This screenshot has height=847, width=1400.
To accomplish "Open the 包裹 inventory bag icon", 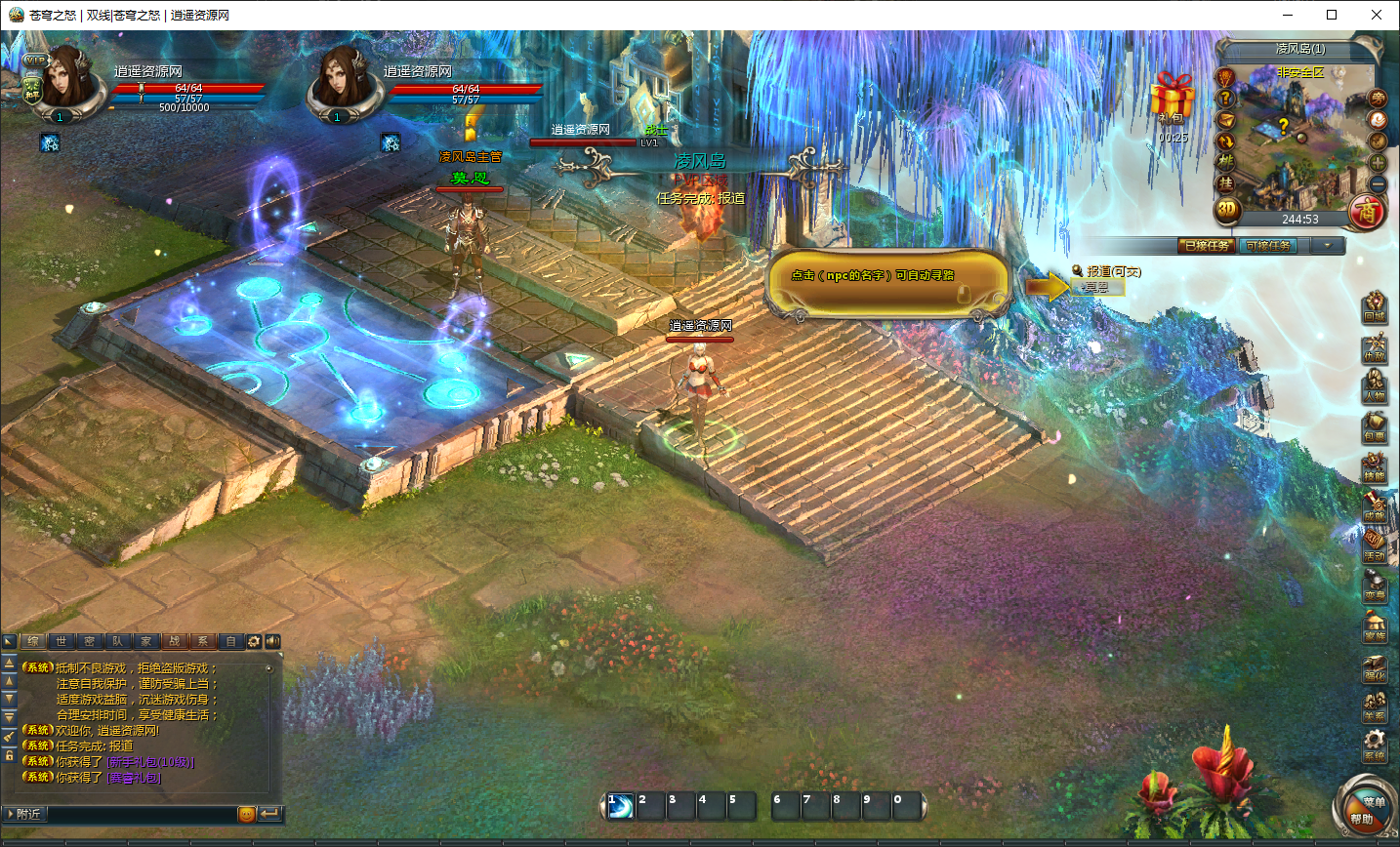I will pos(1375,426).
